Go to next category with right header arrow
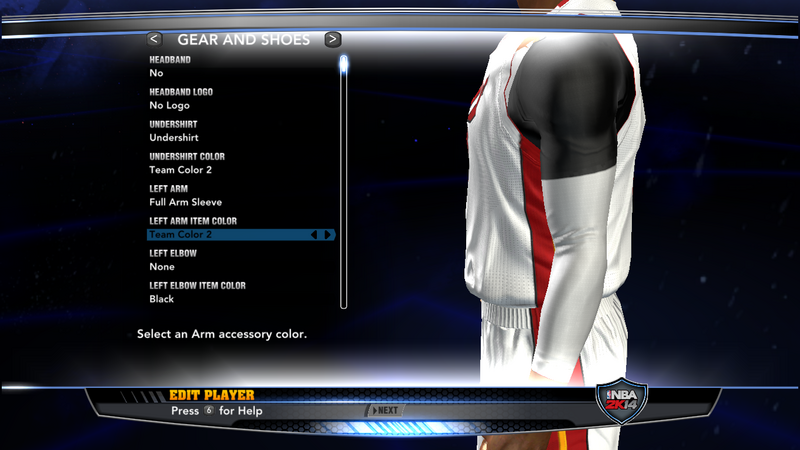This screenshot has height=450, width=800. 333,40
